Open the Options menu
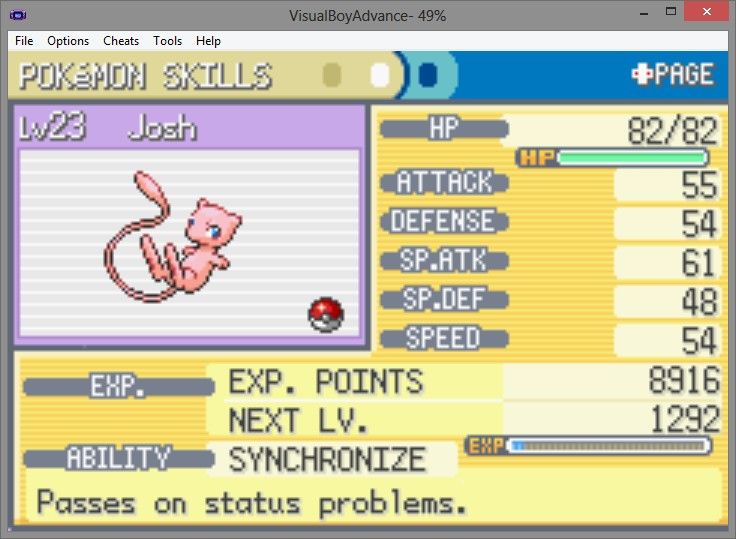736x539 pixels. [68, 41]
